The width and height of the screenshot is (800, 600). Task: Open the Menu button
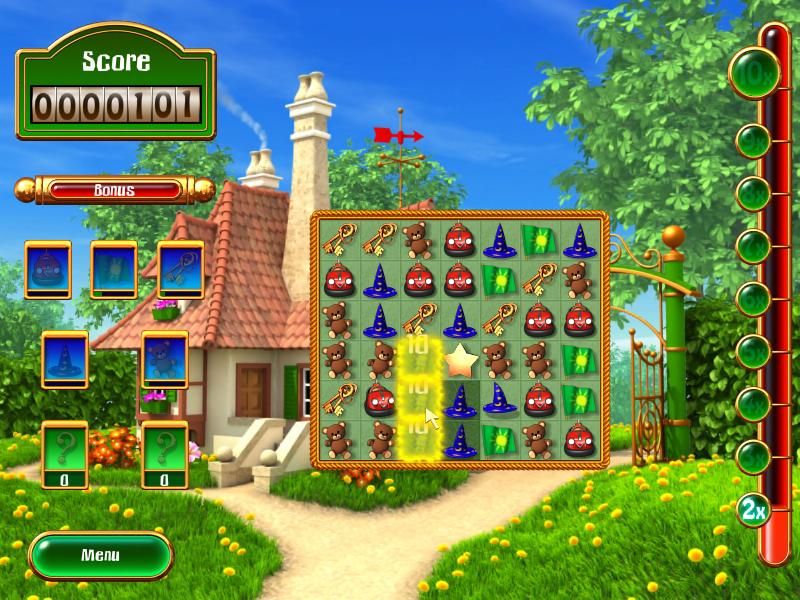click(100, 555)
